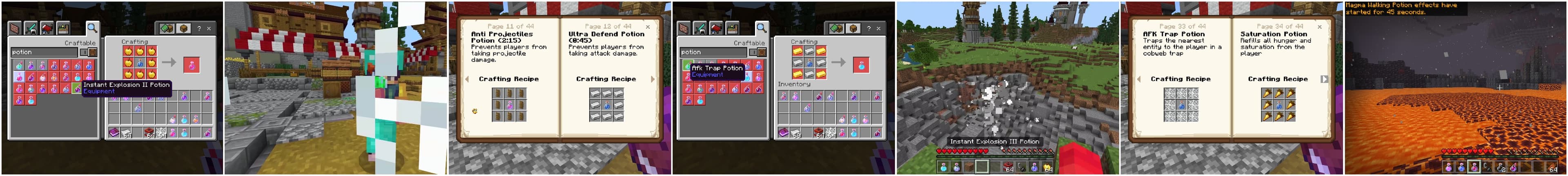The image size is (1568, 176).
Task: Take the potion crafted from gold ingots
Action: (x=861, y=64)
